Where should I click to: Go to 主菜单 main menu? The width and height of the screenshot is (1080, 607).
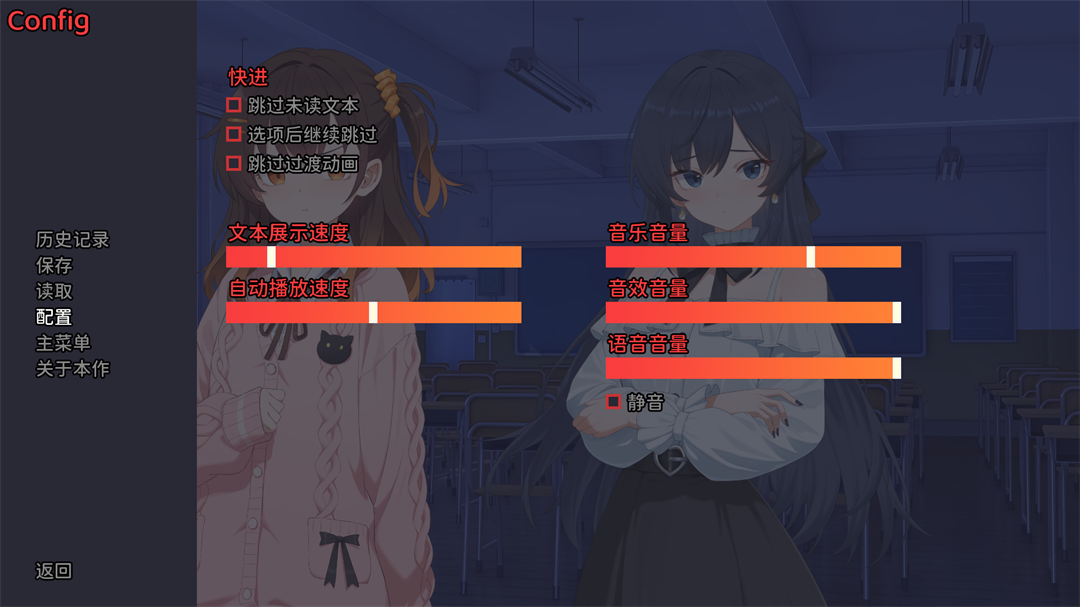click(63, 343)
